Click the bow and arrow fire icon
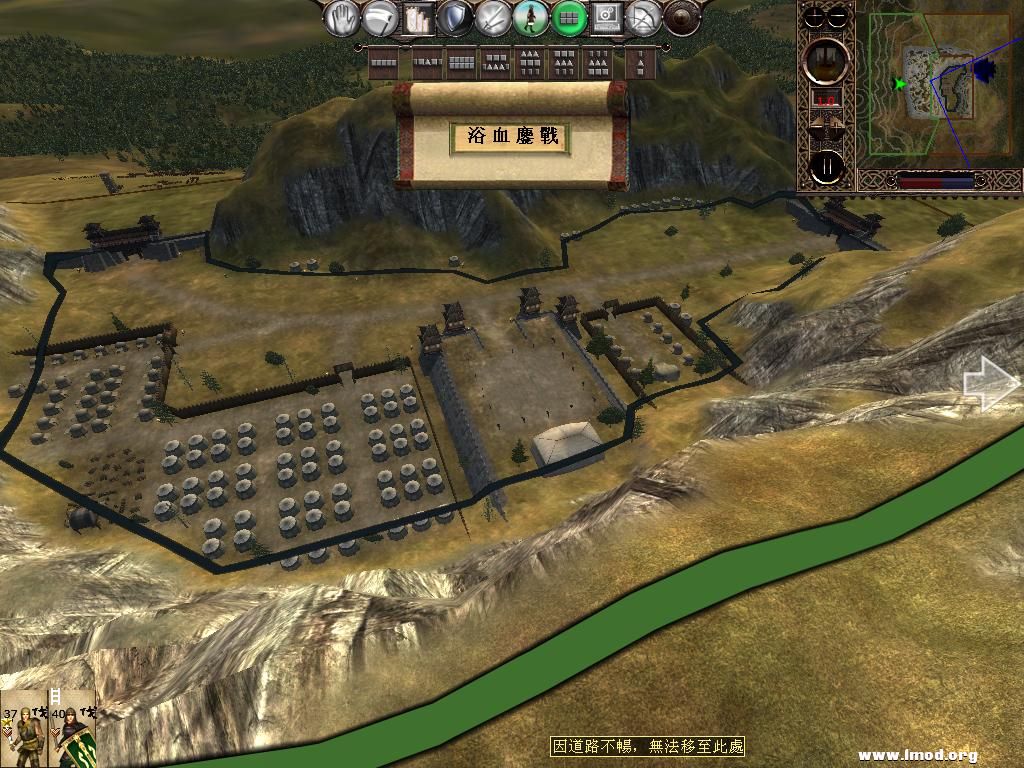Viewport: 1024px width, 768px height. point(643,18)
